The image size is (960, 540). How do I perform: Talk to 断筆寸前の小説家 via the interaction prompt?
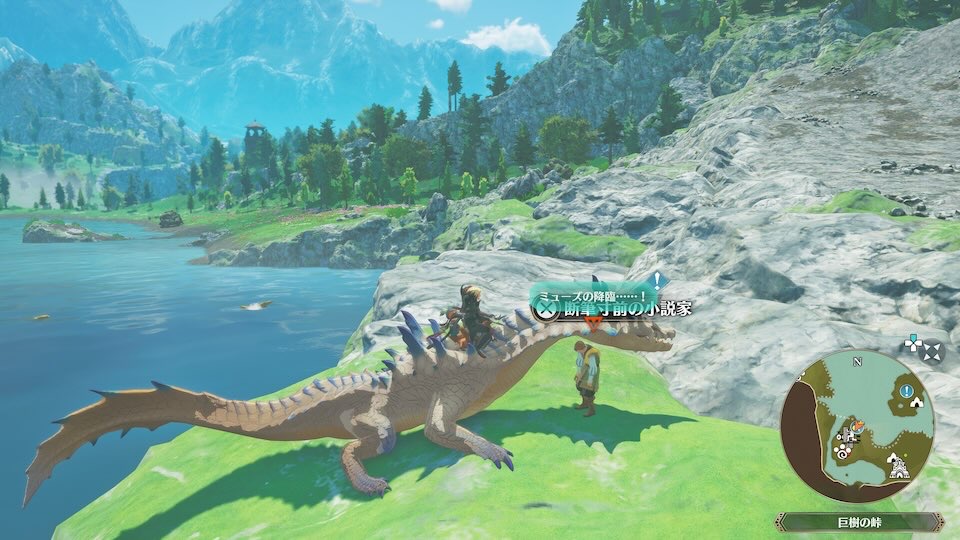(545, 310)
